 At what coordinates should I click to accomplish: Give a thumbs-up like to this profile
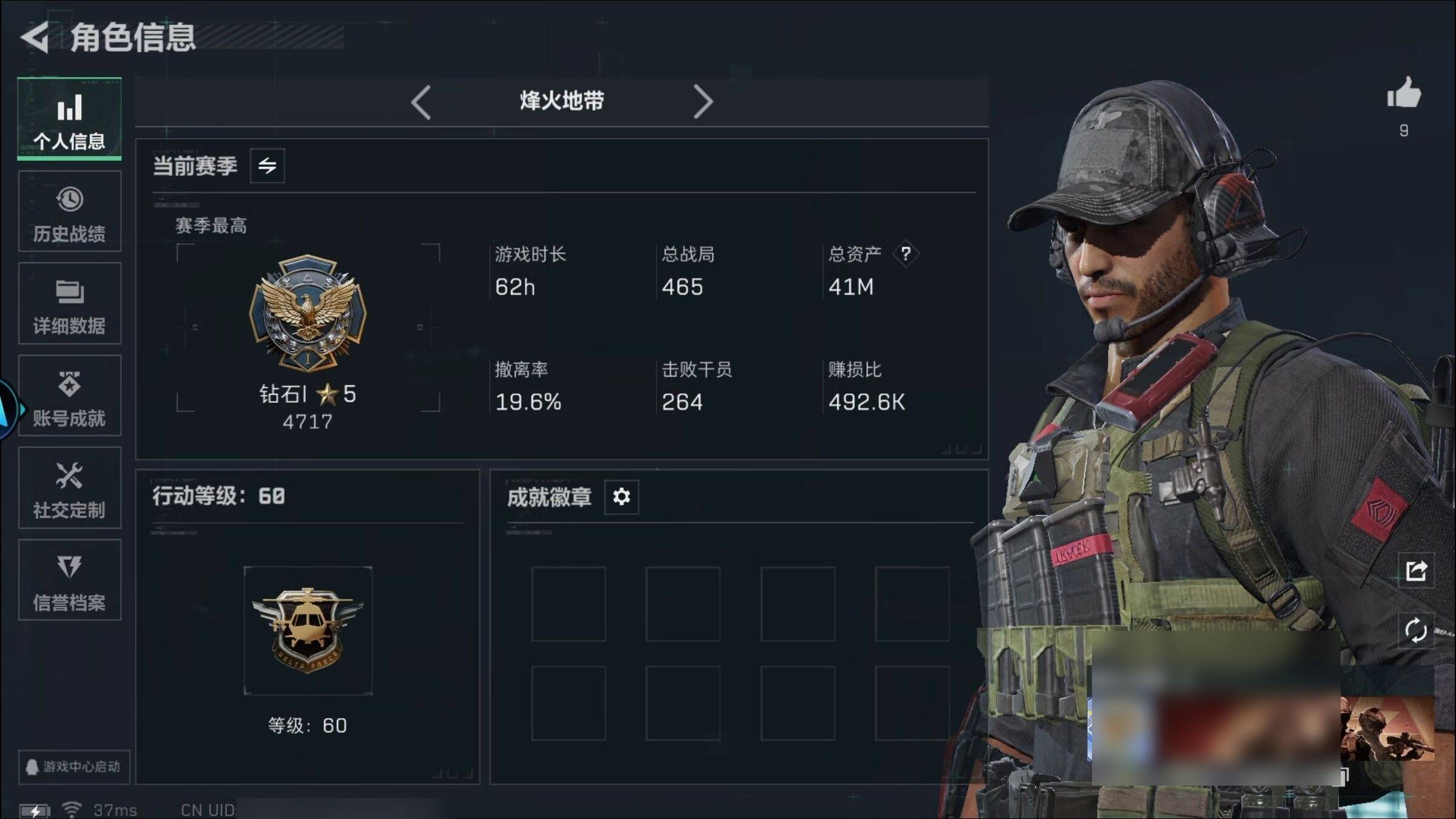point(1403,95)
